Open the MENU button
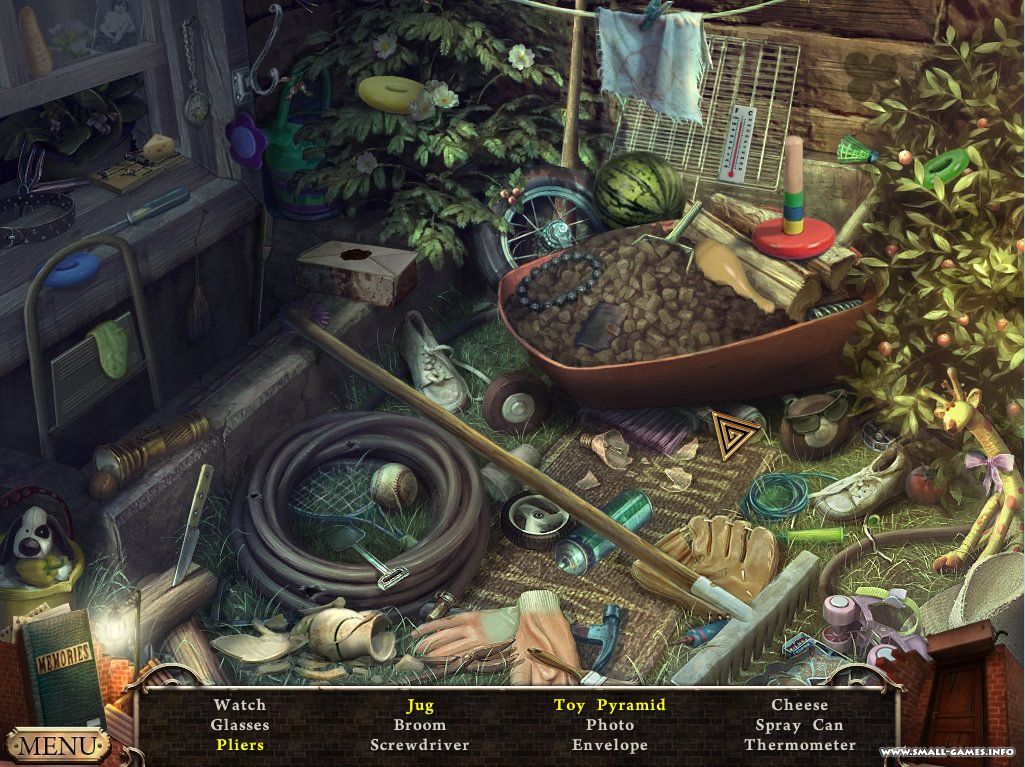This screenshot has height=767, width=1025. point(57,745)
